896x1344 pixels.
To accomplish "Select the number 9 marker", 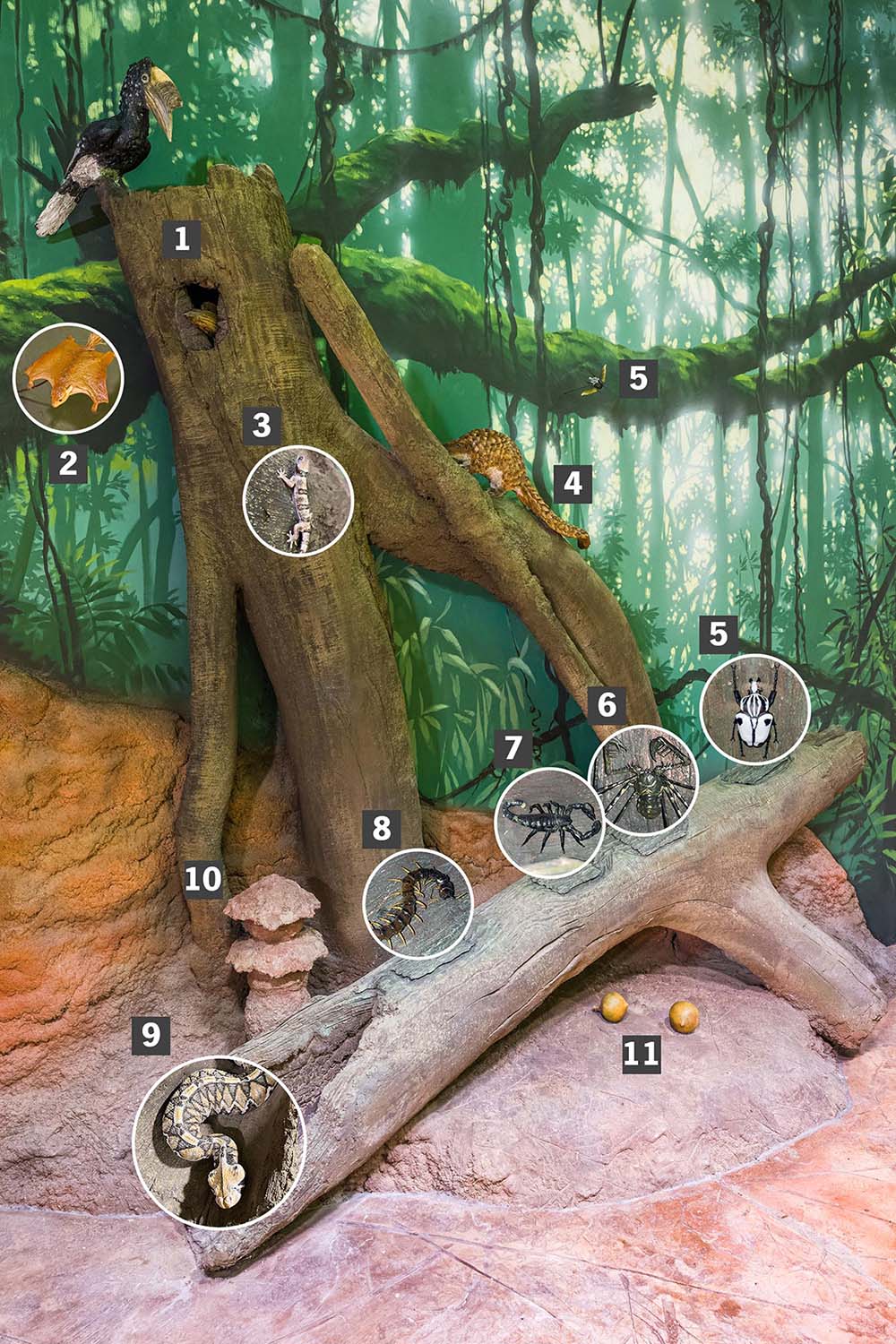I will [151, 1035].
